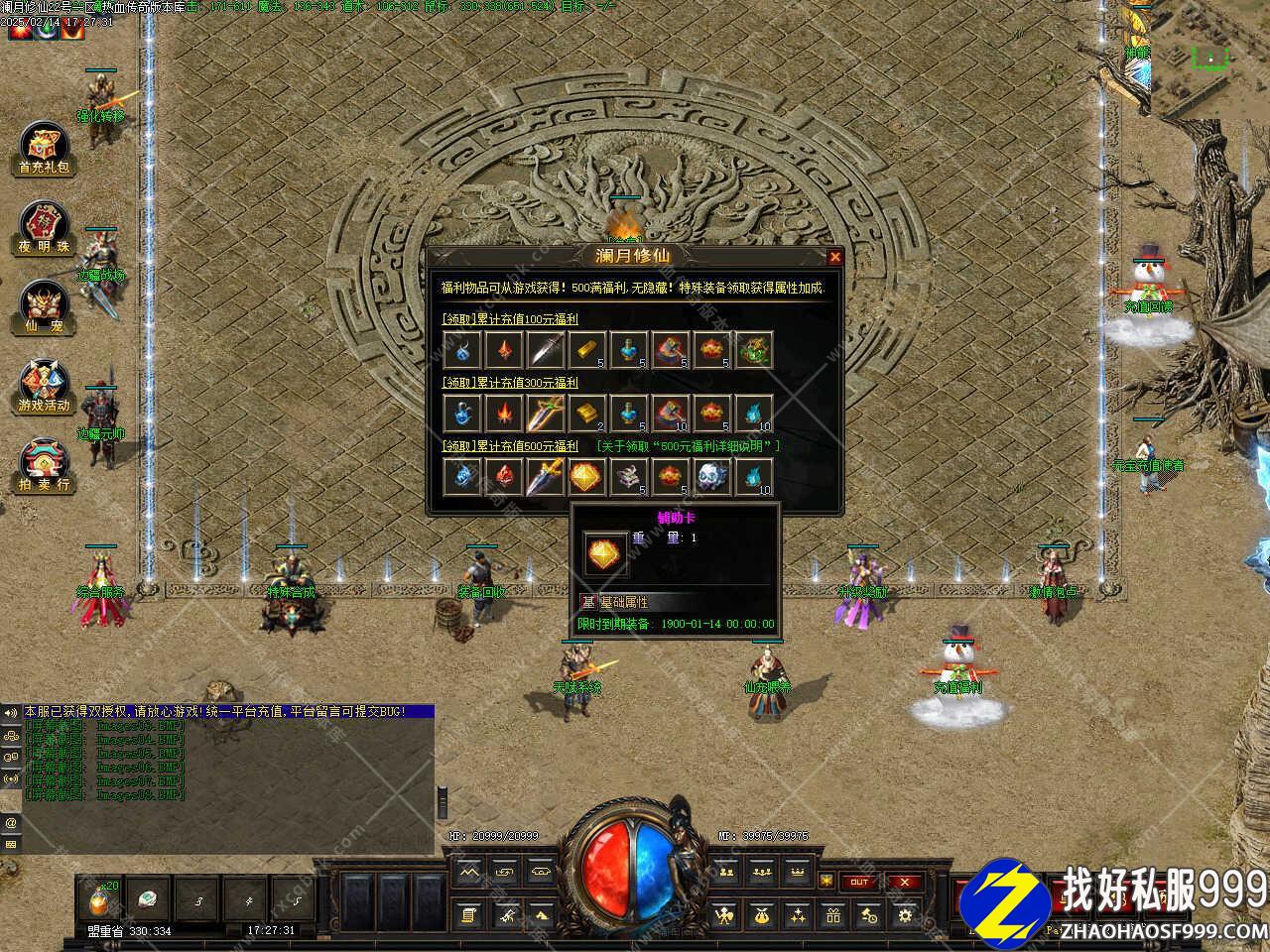Select the golden gem card in 500 row
The height and width of the screenshot is (952, 1270).
(x=586, y=477)
